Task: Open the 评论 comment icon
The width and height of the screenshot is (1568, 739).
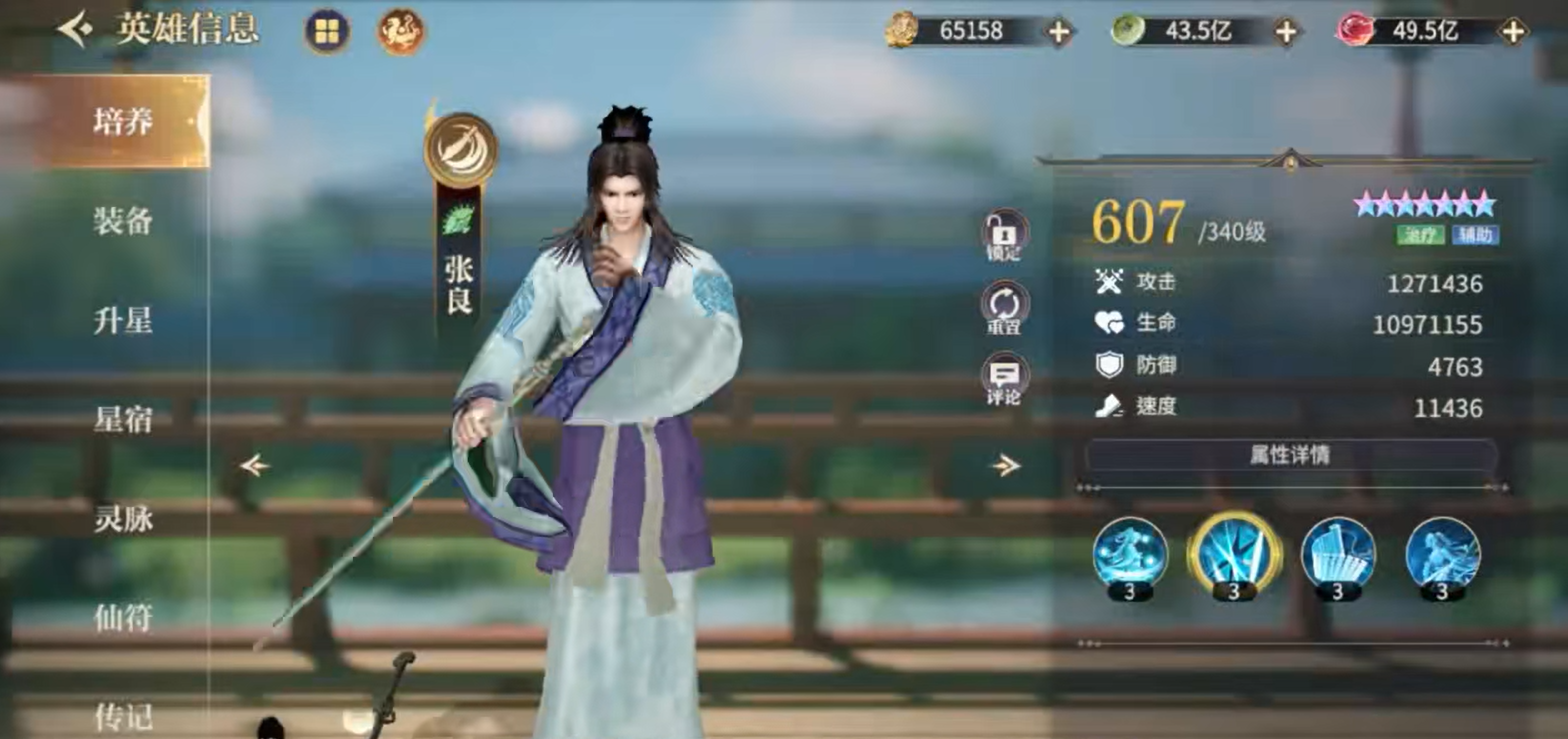Action: click(x=1003, y=374)
